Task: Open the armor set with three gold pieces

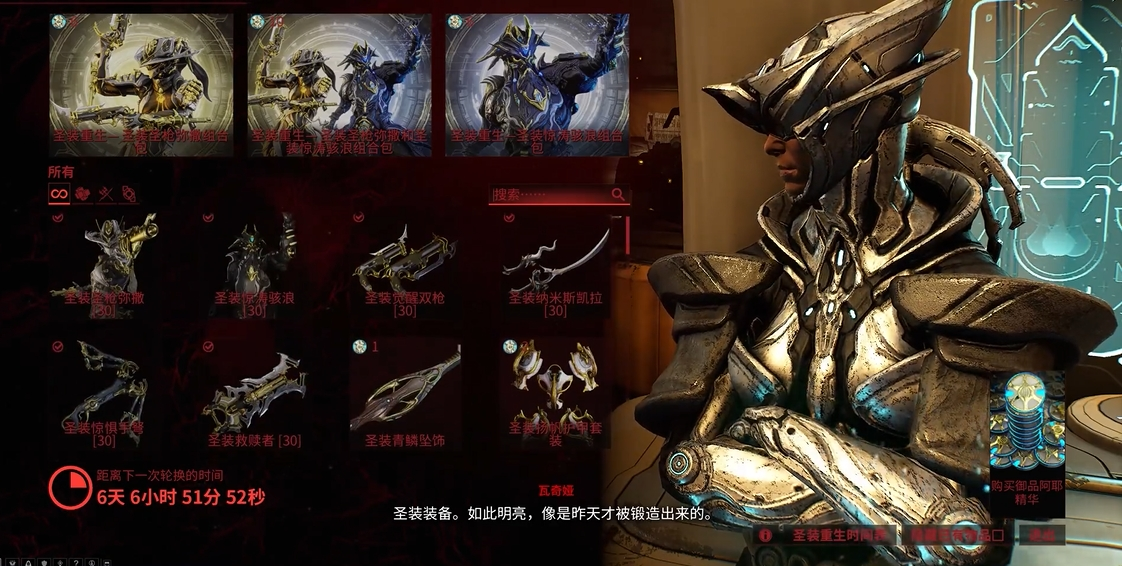Action: click(x=555, y=393)
